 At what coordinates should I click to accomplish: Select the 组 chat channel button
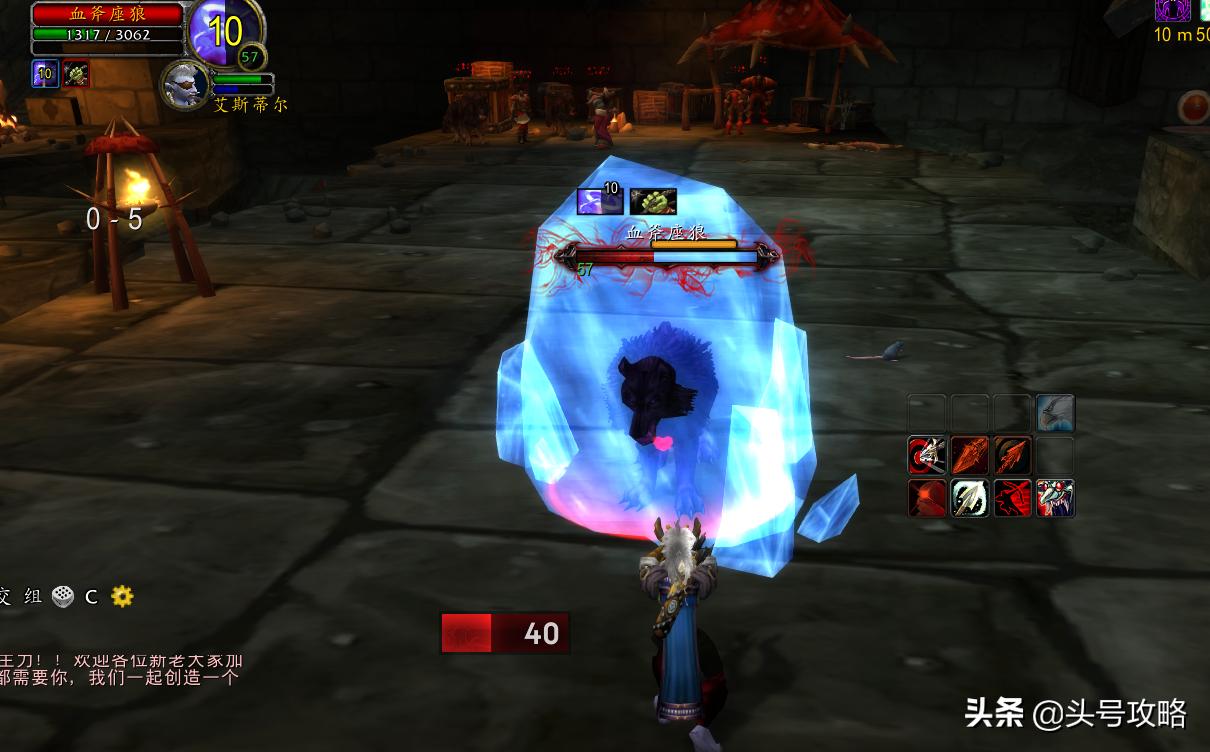33,596
